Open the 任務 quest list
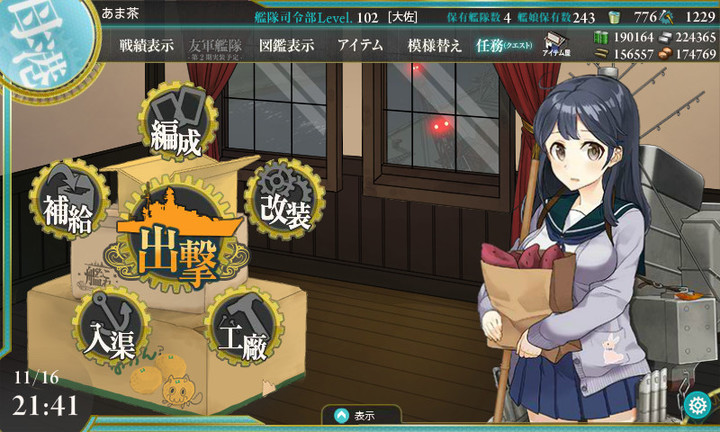The width and height of the screenshot is (720, 432). point(504,45)
